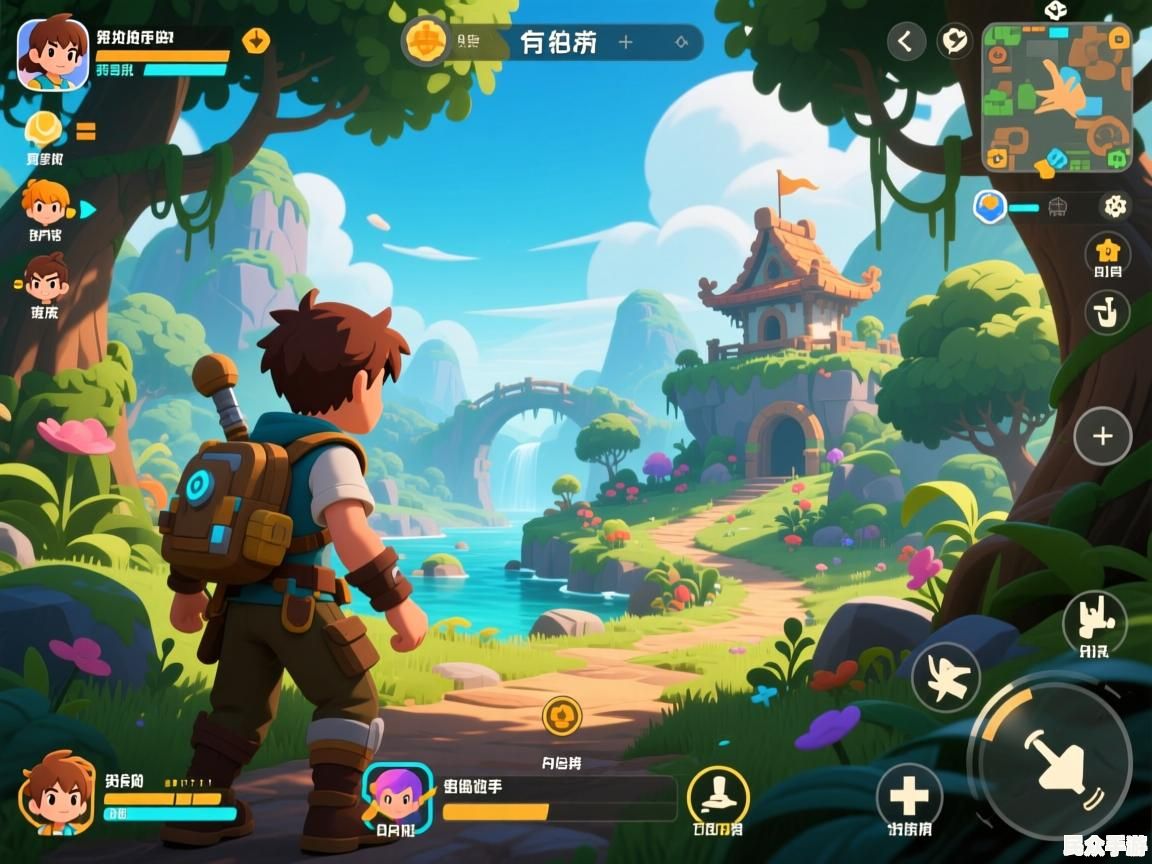Tap the white cross heal button
Image resolution: width=1152 pixels, height=864 pixels.
pyautogui.click(x=909, y=796)
